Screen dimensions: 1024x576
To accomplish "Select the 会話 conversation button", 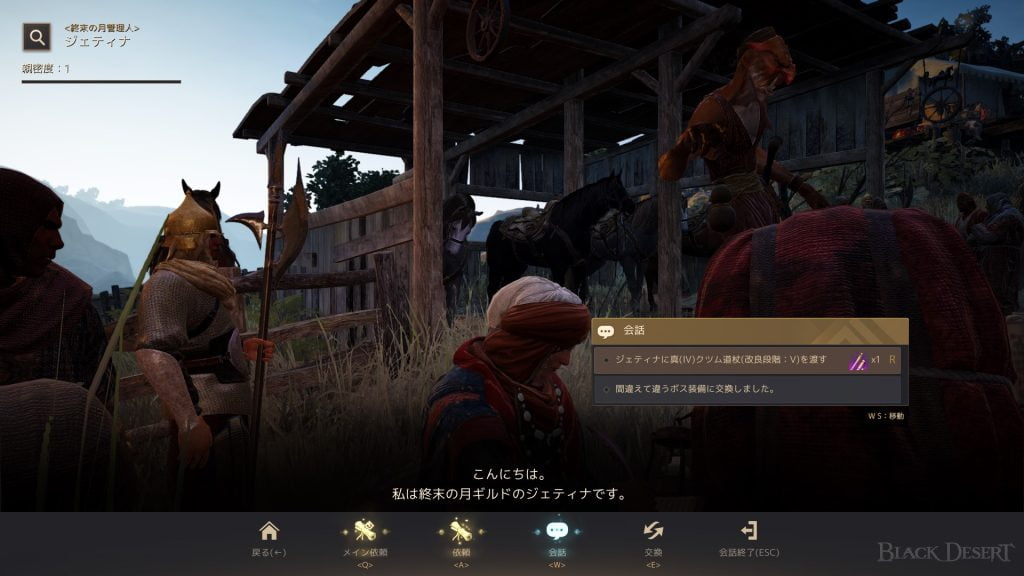I will [x=557, y=537].
